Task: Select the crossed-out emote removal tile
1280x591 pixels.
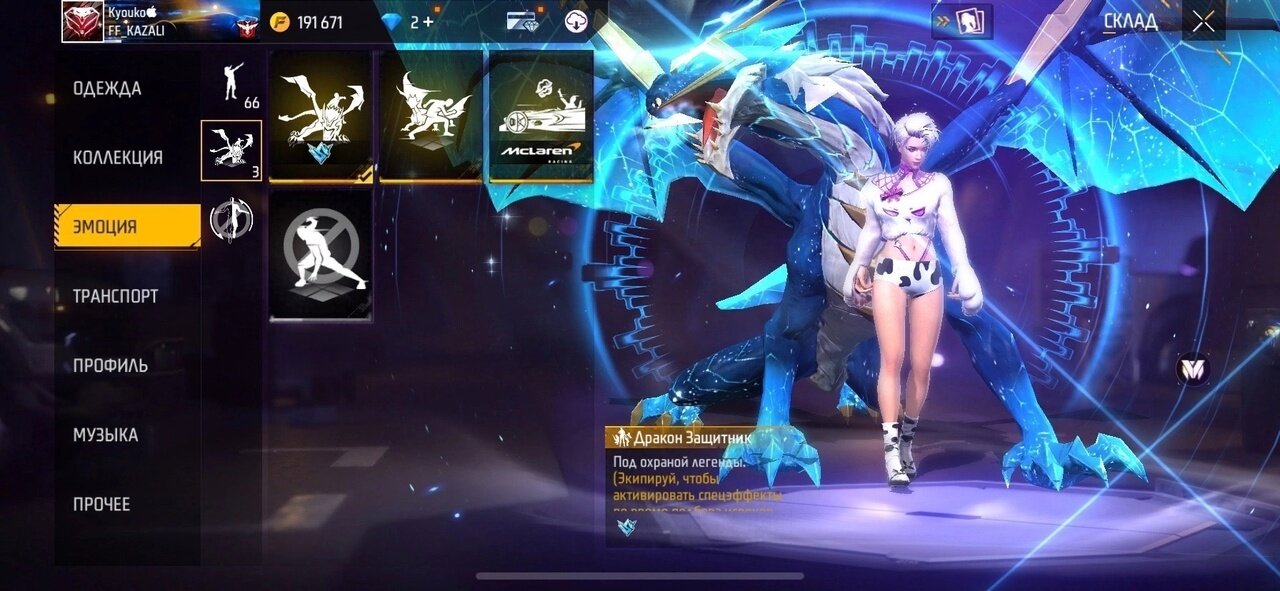Action: click(321, 255)
